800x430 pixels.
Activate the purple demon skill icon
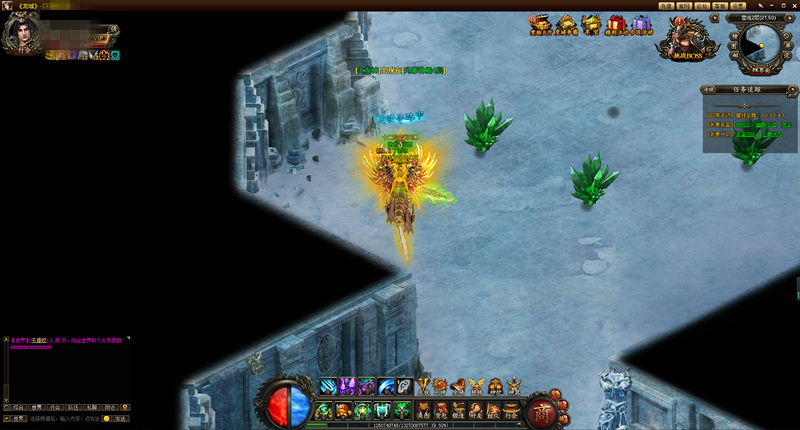click(347, 385)
